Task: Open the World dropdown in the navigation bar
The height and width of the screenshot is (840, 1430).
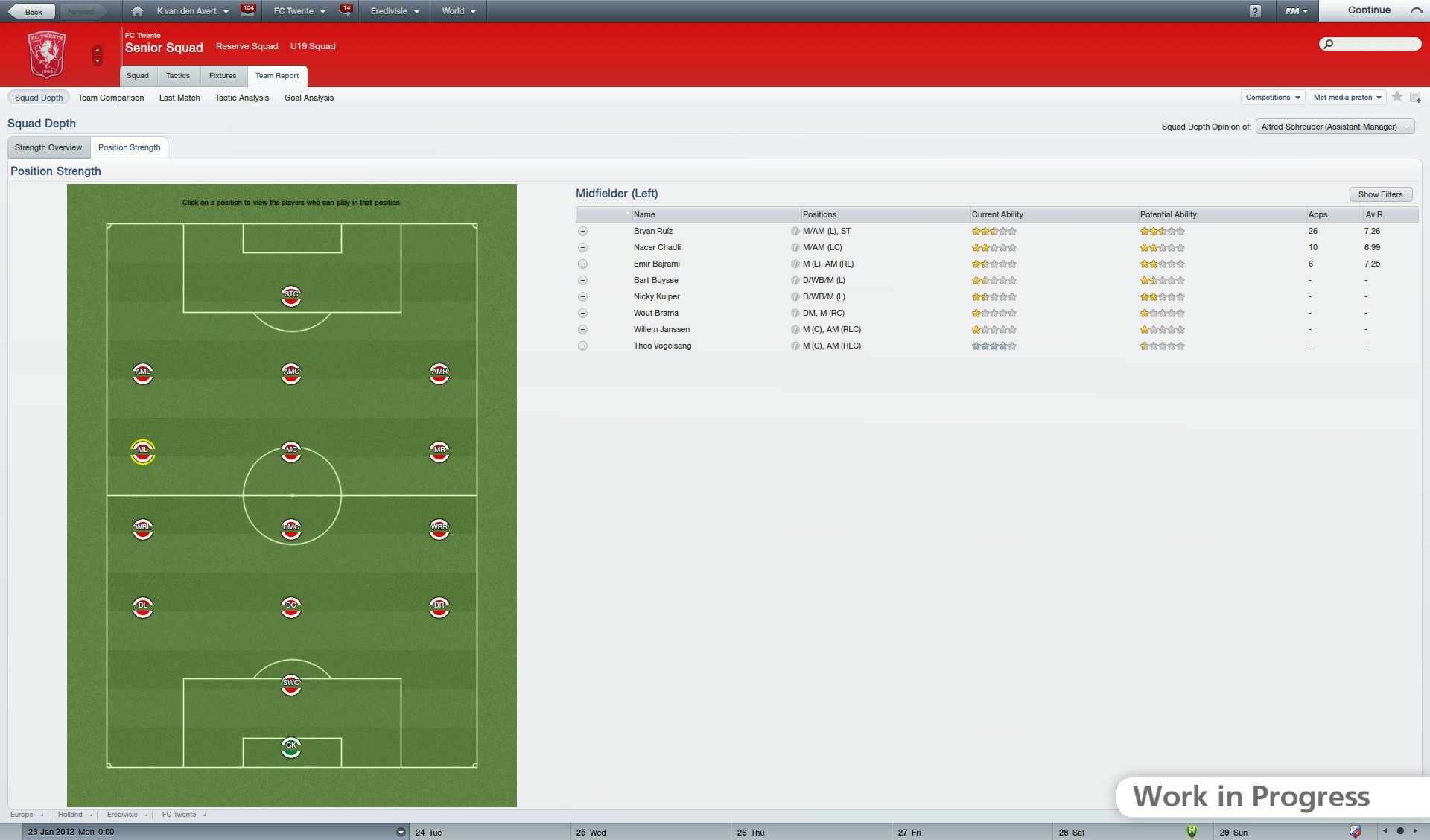Action: pyautogui.click(x=457, y=10)
